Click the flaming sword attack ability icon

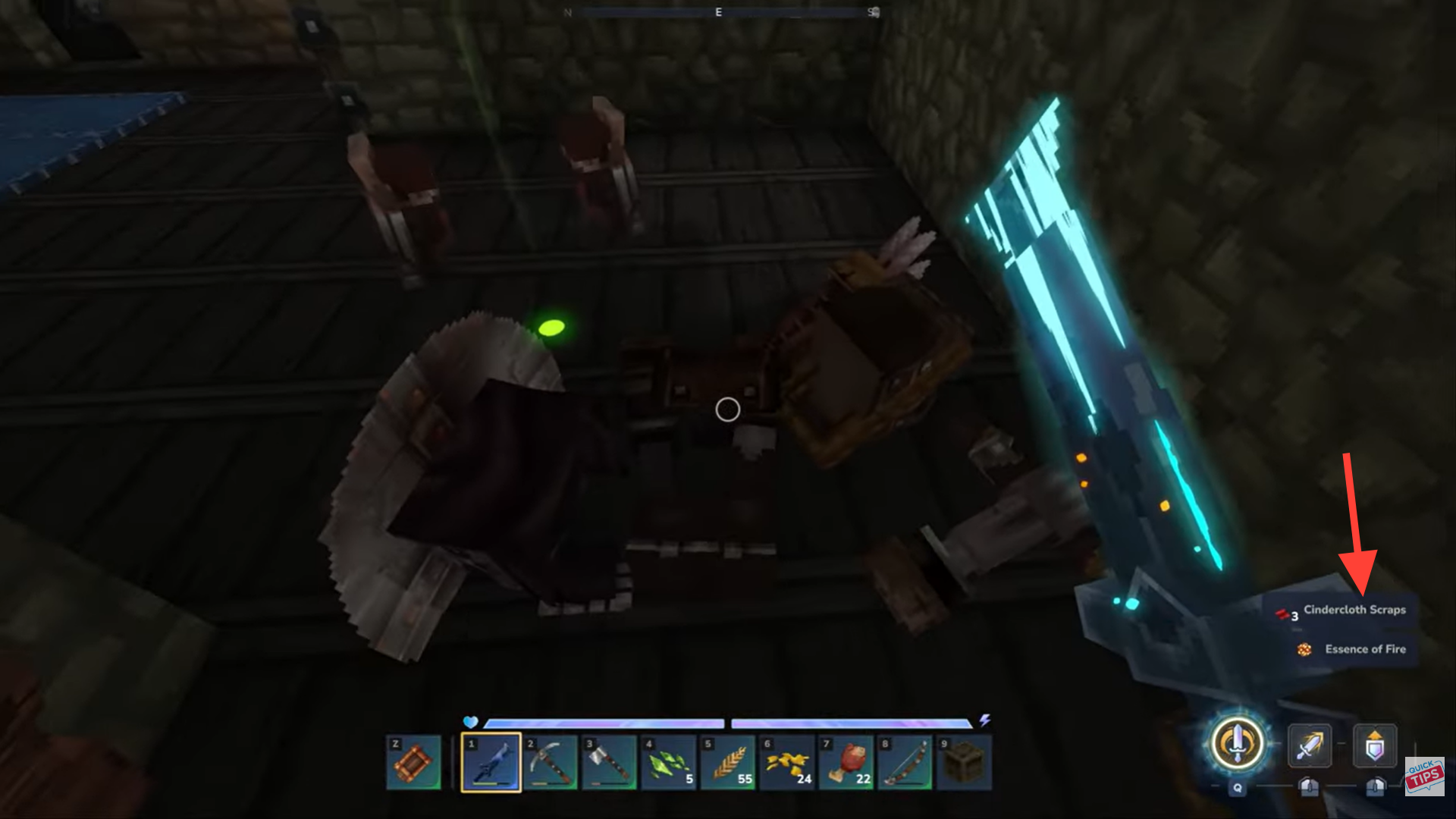tap(1310, 745)
